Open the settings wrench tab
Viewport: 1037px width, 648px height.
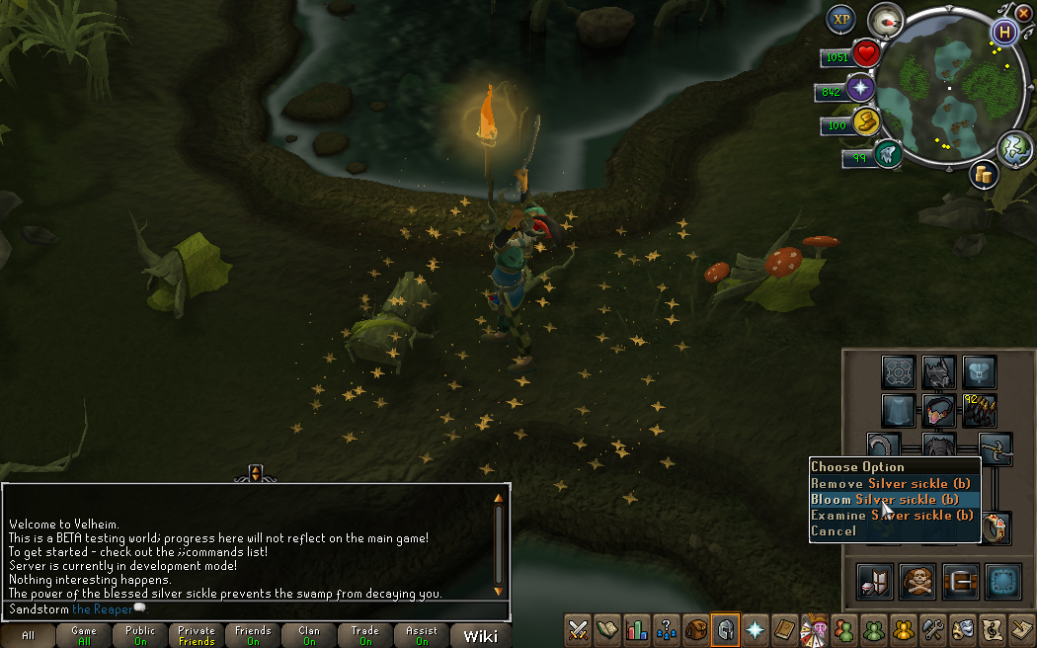(x=934, y=630)
